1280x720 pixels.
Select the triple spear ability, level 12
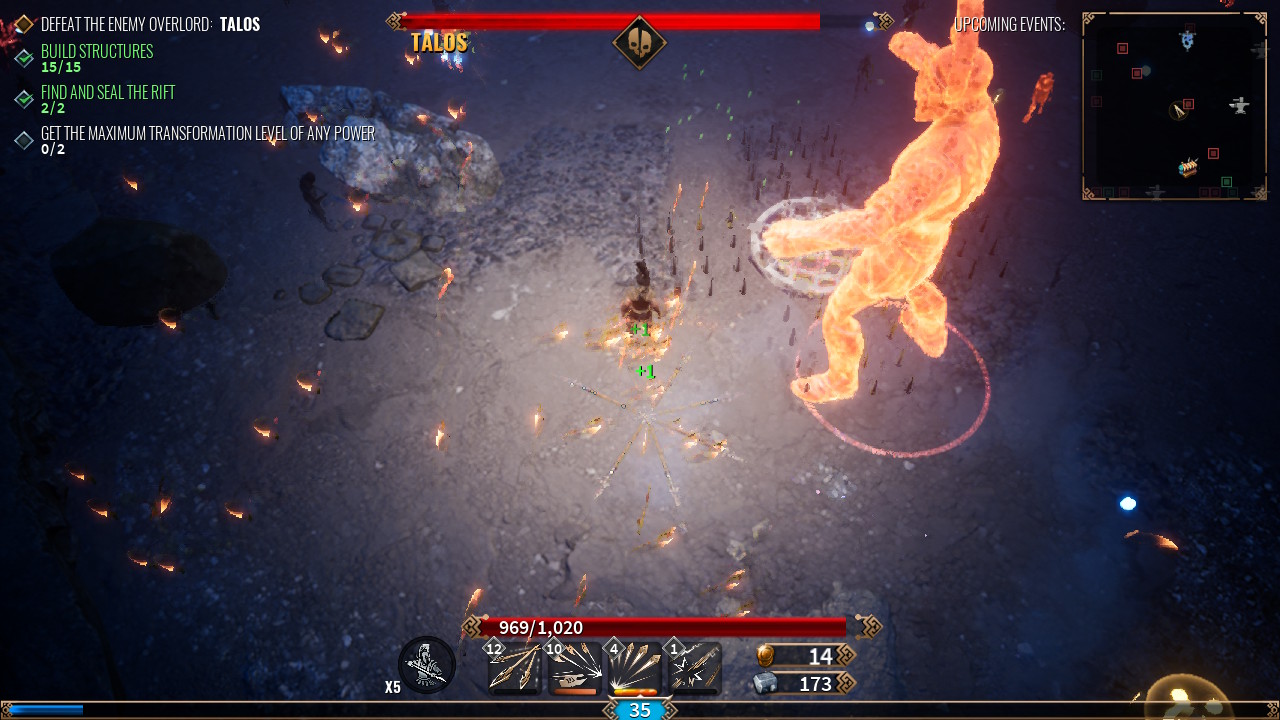[x=516, y=667]
